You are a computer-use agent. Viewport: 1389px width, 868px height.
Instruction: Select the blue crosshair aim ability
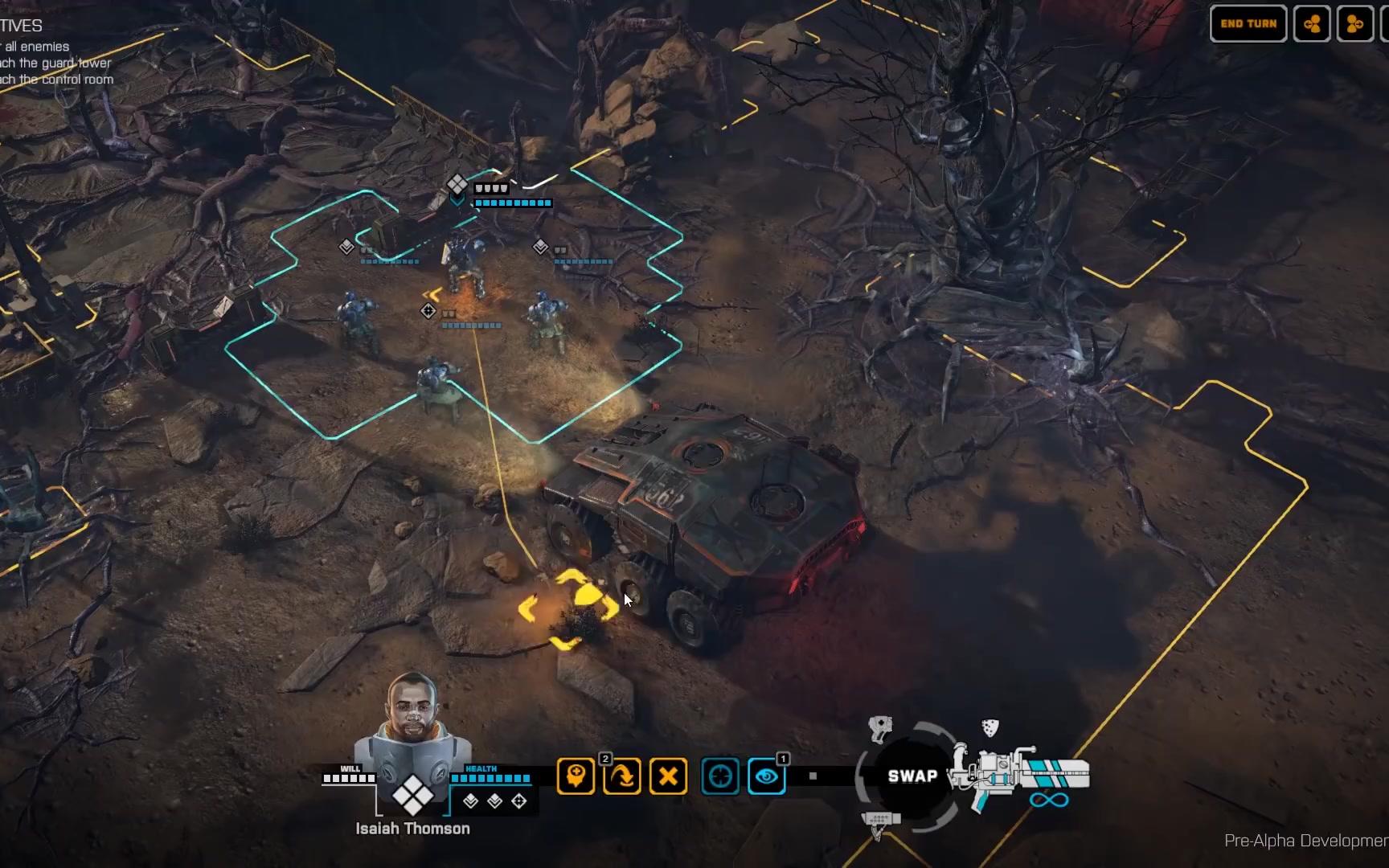(x=720, y=776)
